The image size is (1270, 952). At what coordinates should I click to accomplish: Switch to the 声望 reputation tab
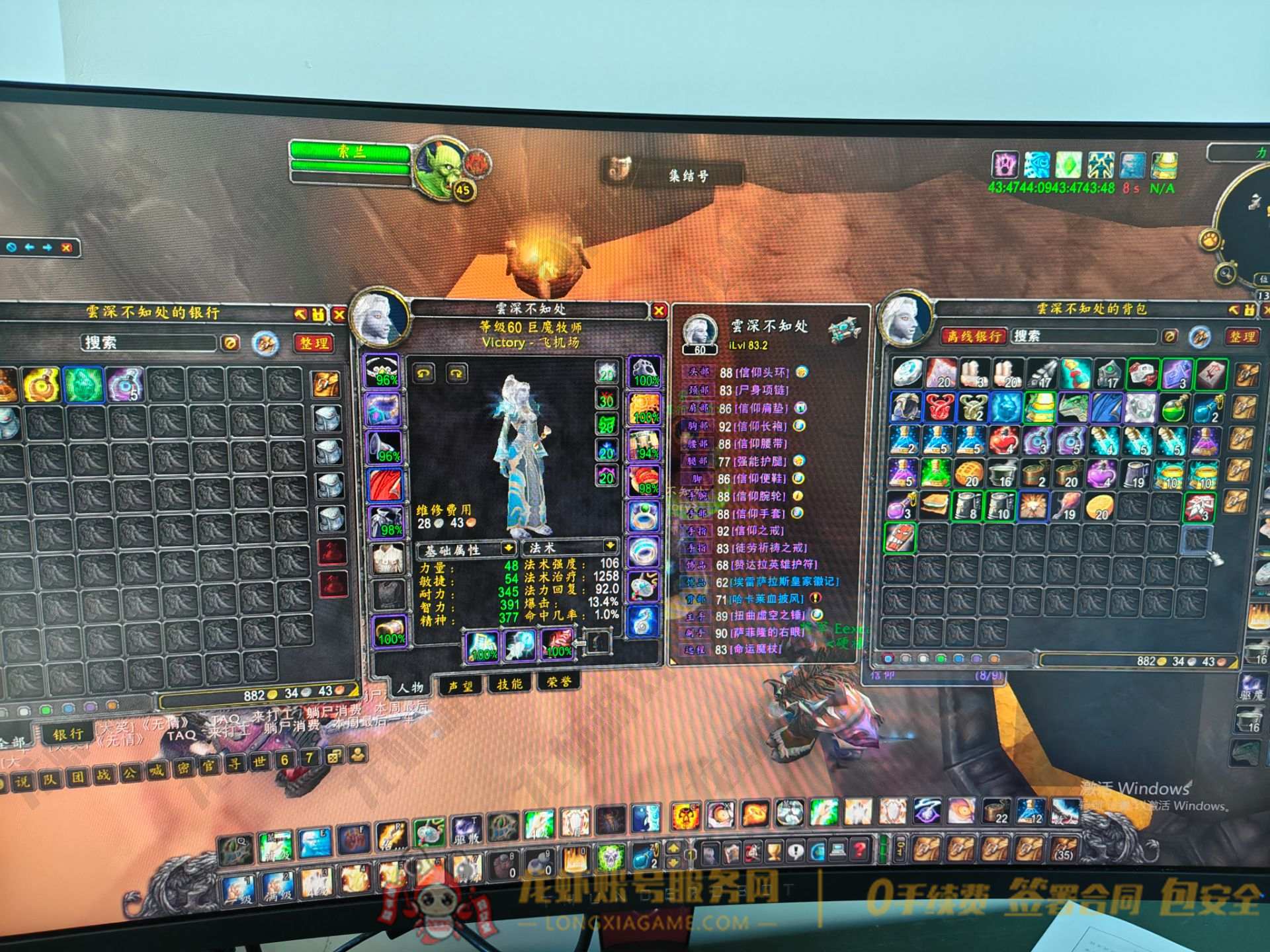(x=460, y=686)
